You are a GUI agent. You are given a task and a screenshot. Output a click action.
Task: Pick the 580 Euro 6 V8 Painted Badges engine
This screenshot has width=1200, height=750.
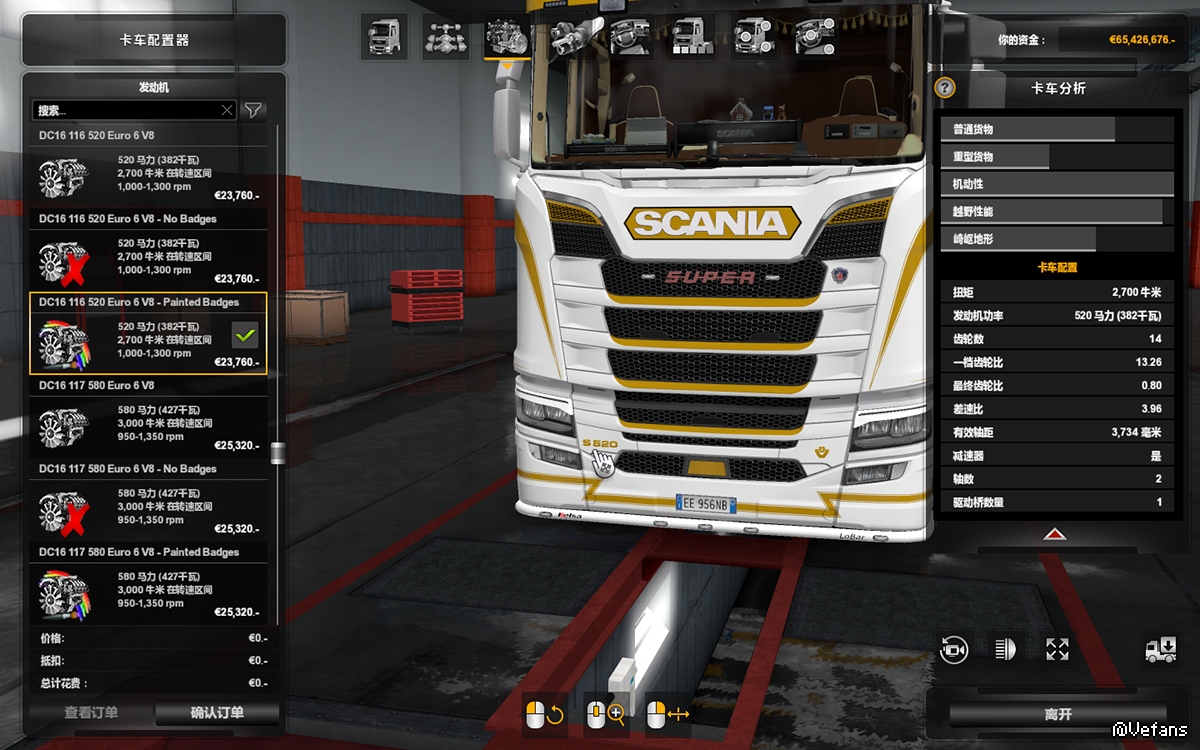tap(150, 590)
